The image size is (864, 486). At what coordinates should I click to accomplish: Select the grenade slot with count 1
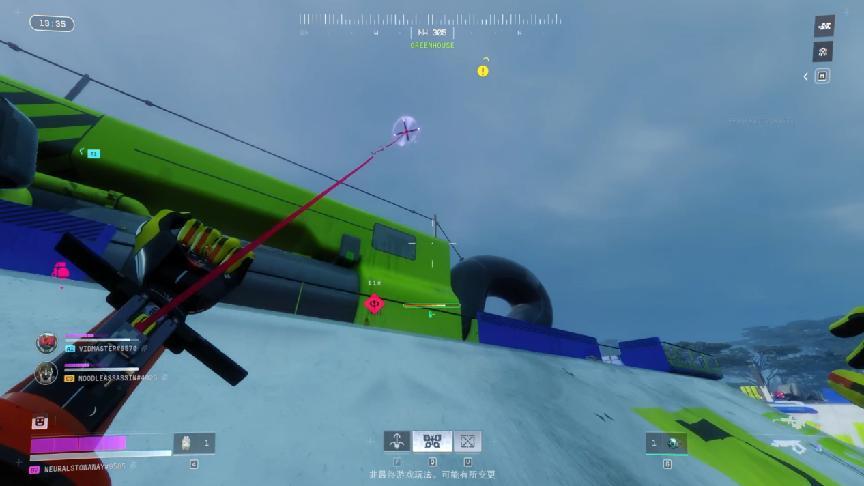[x=664, y=443]
